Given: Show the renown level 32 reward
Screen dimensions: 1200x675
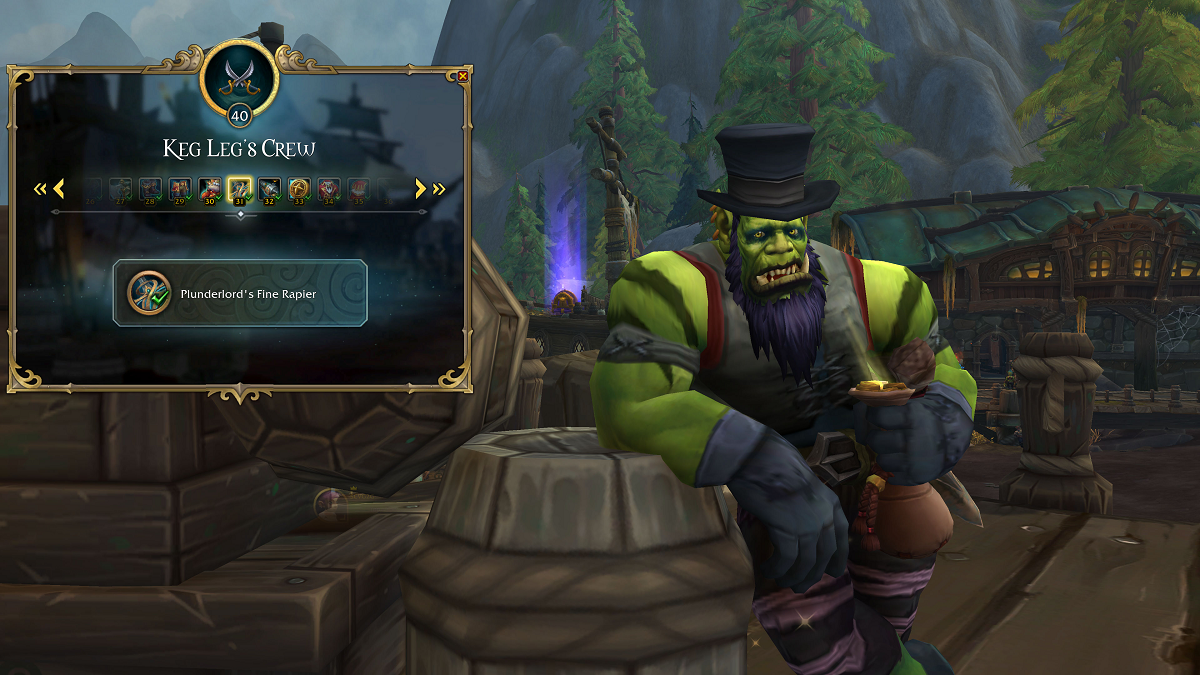Looking at the screenshot, I should (x=269, y=188).
